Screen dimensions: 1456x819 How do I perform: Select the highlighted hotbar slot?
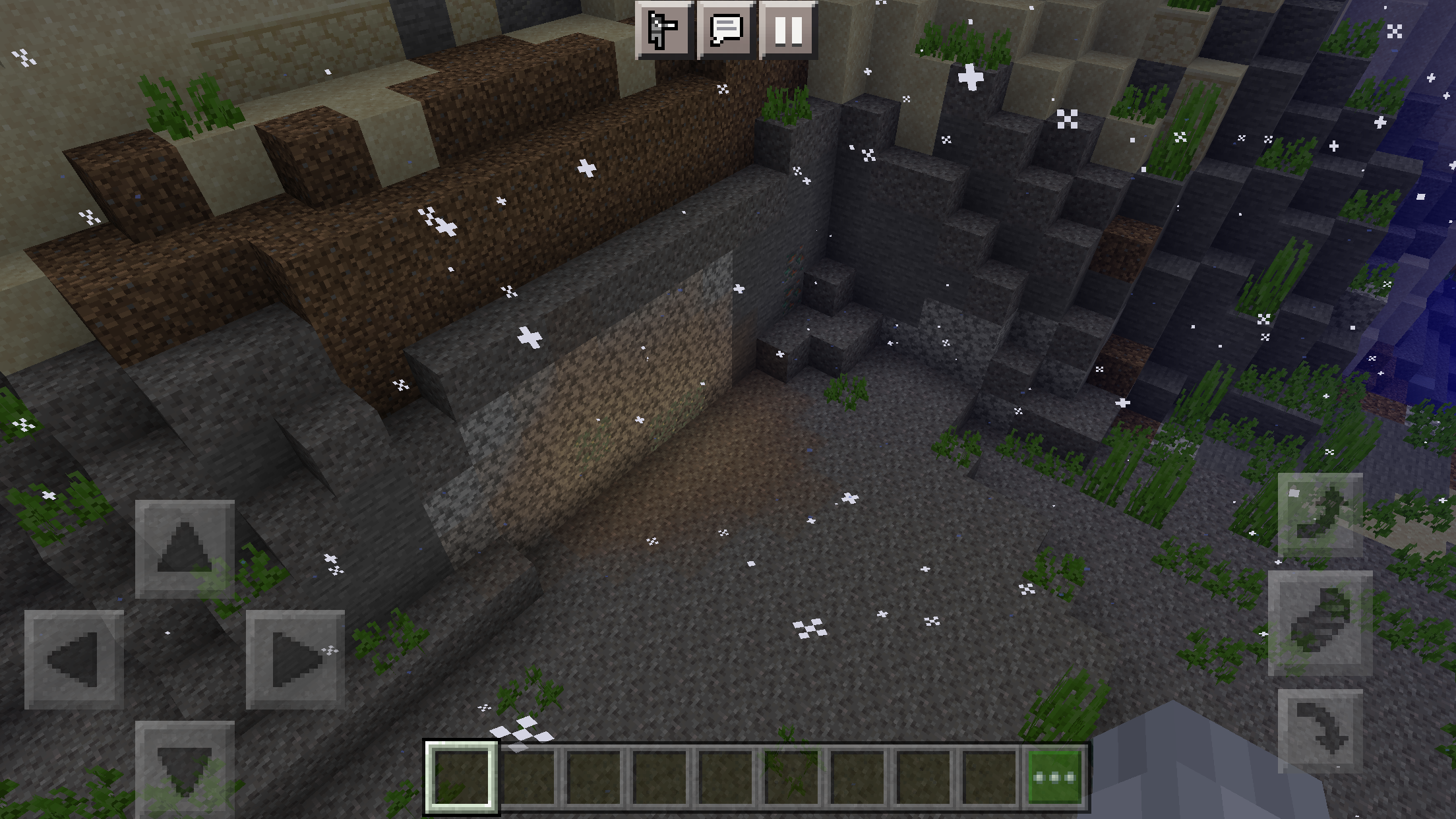[x=461, y=777]
